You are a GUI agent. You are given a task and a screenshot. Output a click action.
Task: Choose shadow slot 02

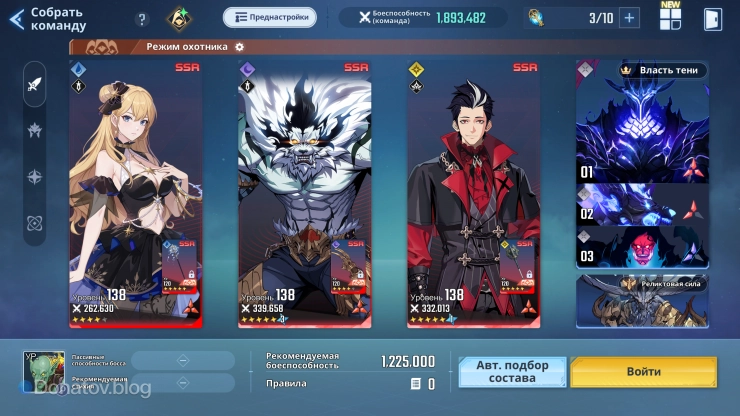[642, 205]
